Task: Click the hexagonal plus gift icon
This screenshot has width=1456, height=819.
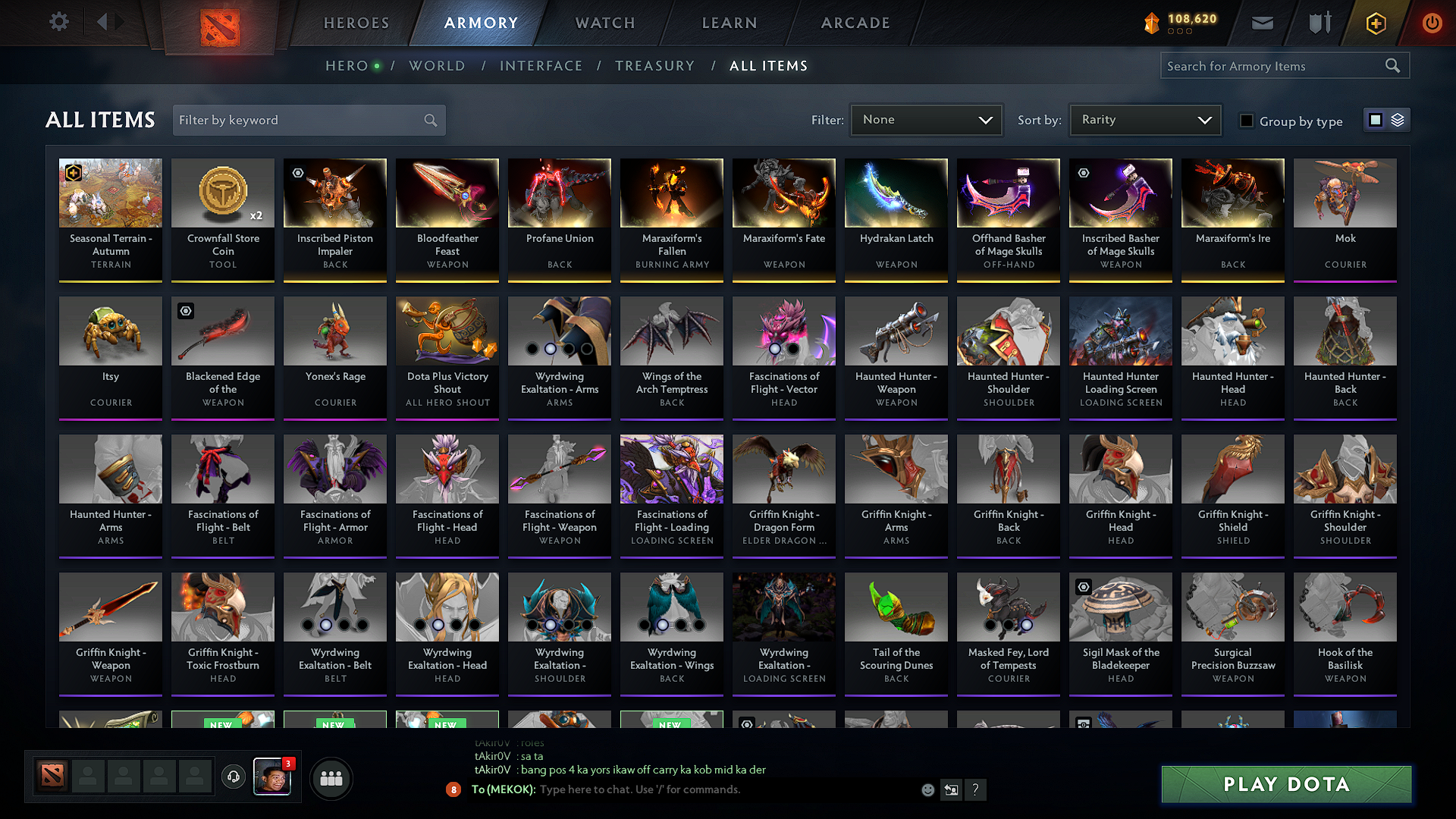Action: click(x=1376, y=23)
